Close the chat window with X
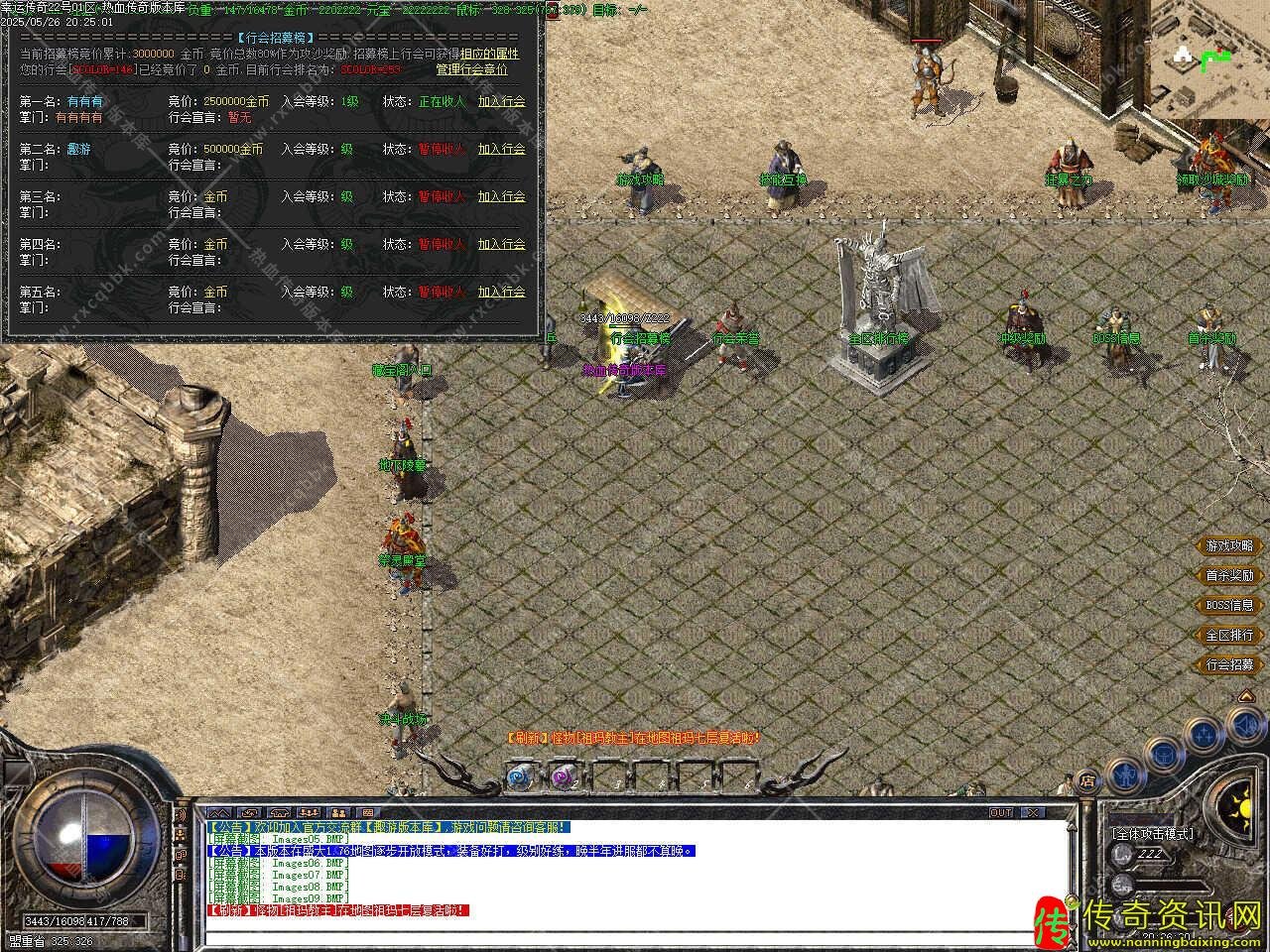Image resolution: width=1270 pixels, height=952 pixels. click(1034, 812)
